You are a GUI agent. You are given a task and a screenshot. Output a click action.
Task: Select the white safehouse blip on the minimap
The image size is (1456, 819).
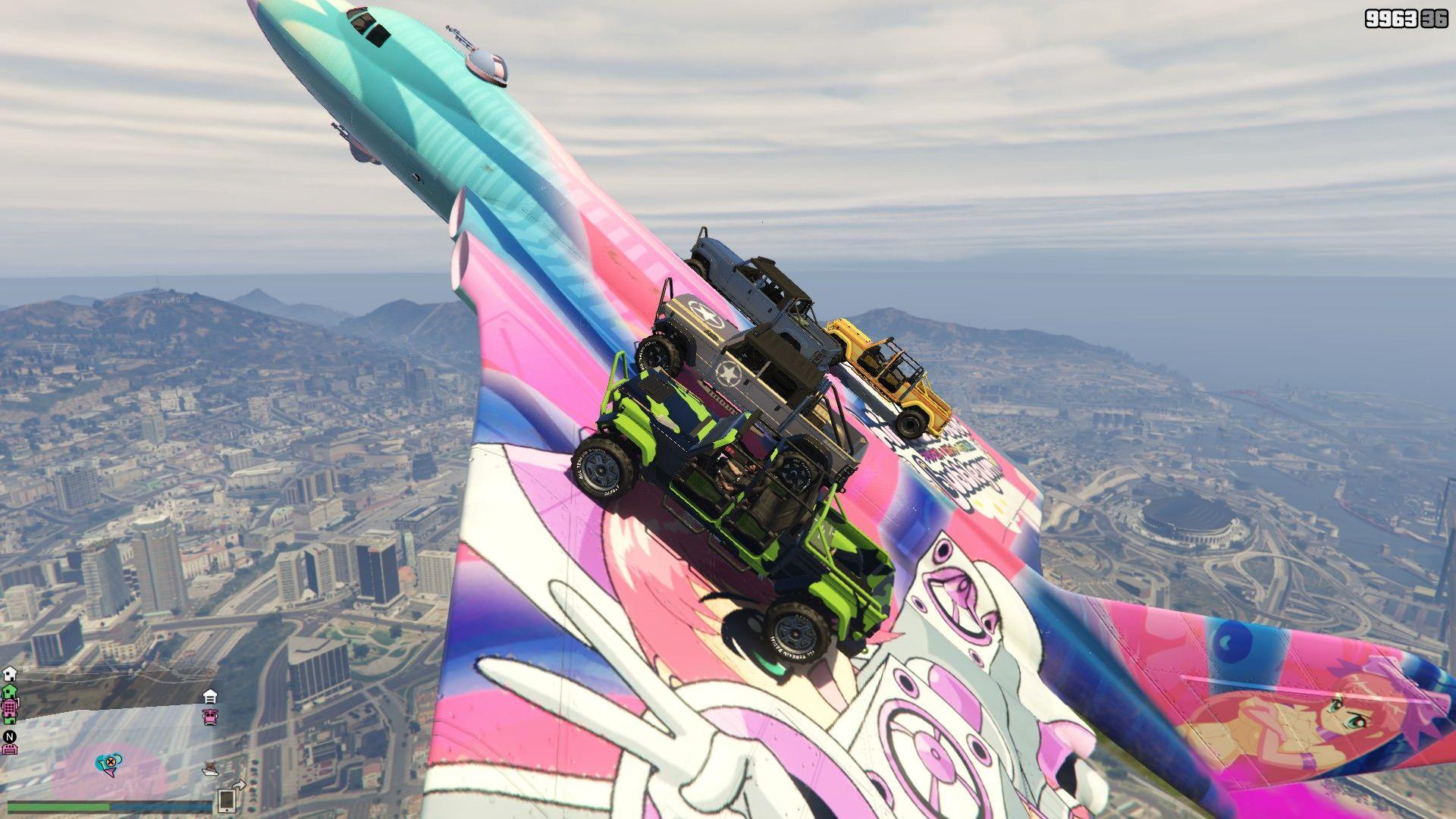point(8,673)
